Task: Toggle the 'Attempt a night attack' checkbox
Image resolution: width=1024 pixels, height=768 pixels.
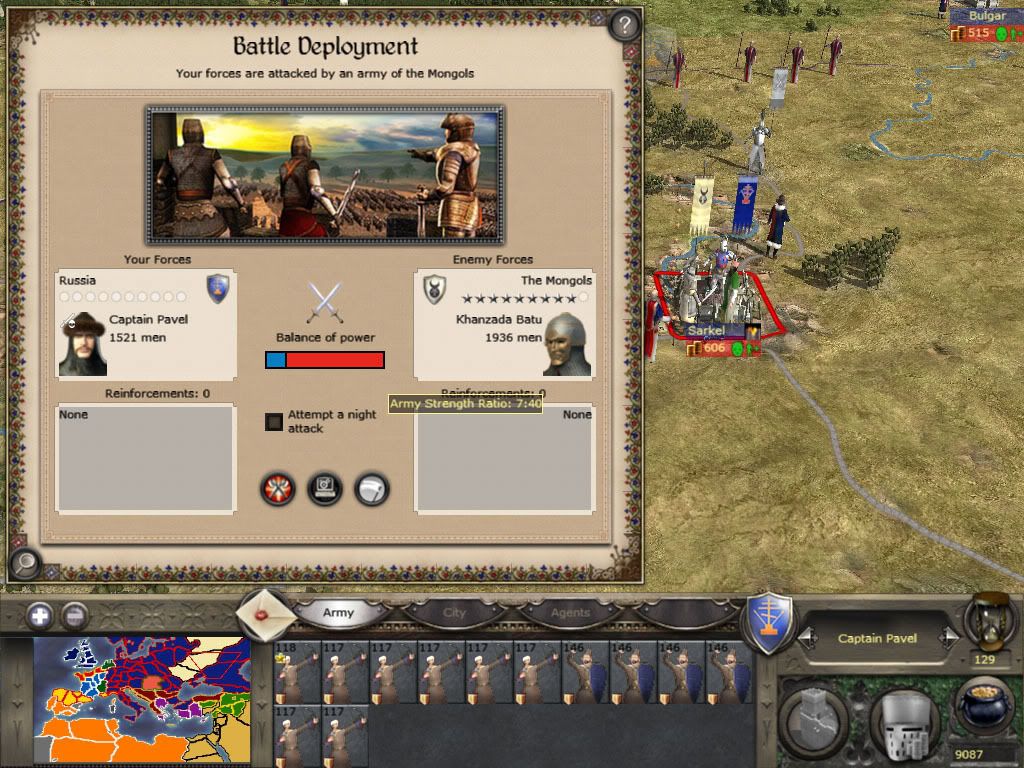Action: (x=274, y=422)
